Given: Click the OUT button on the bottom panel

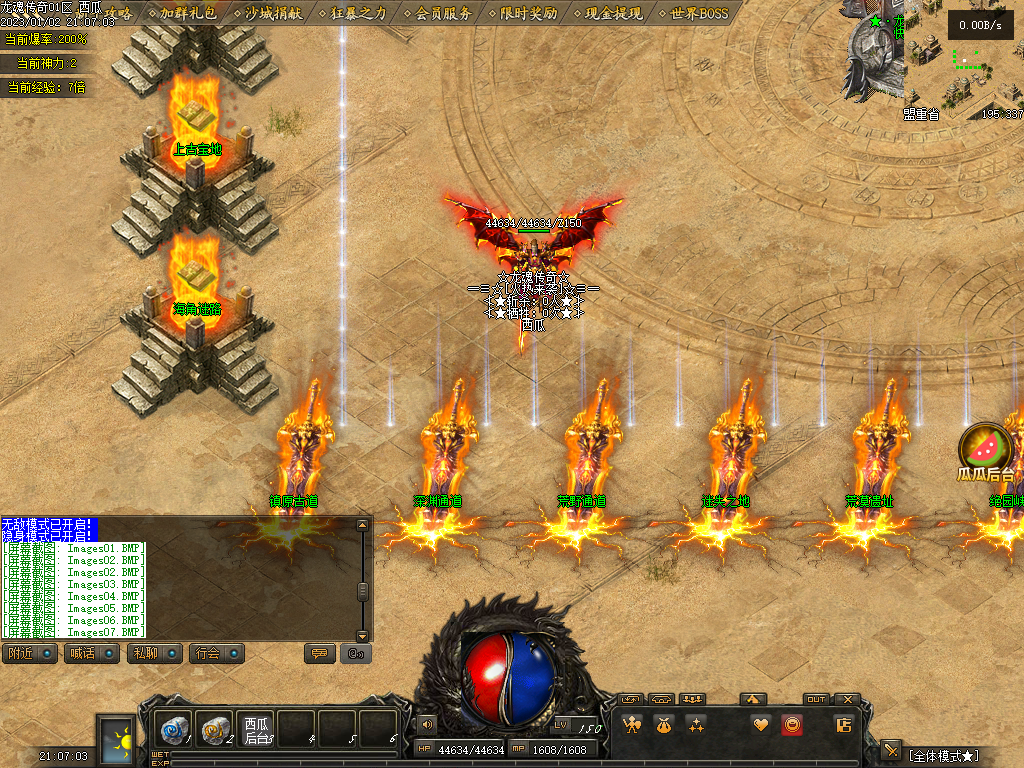Looking at the screenshot, I should pyautogui.click(x=817, y=699).
